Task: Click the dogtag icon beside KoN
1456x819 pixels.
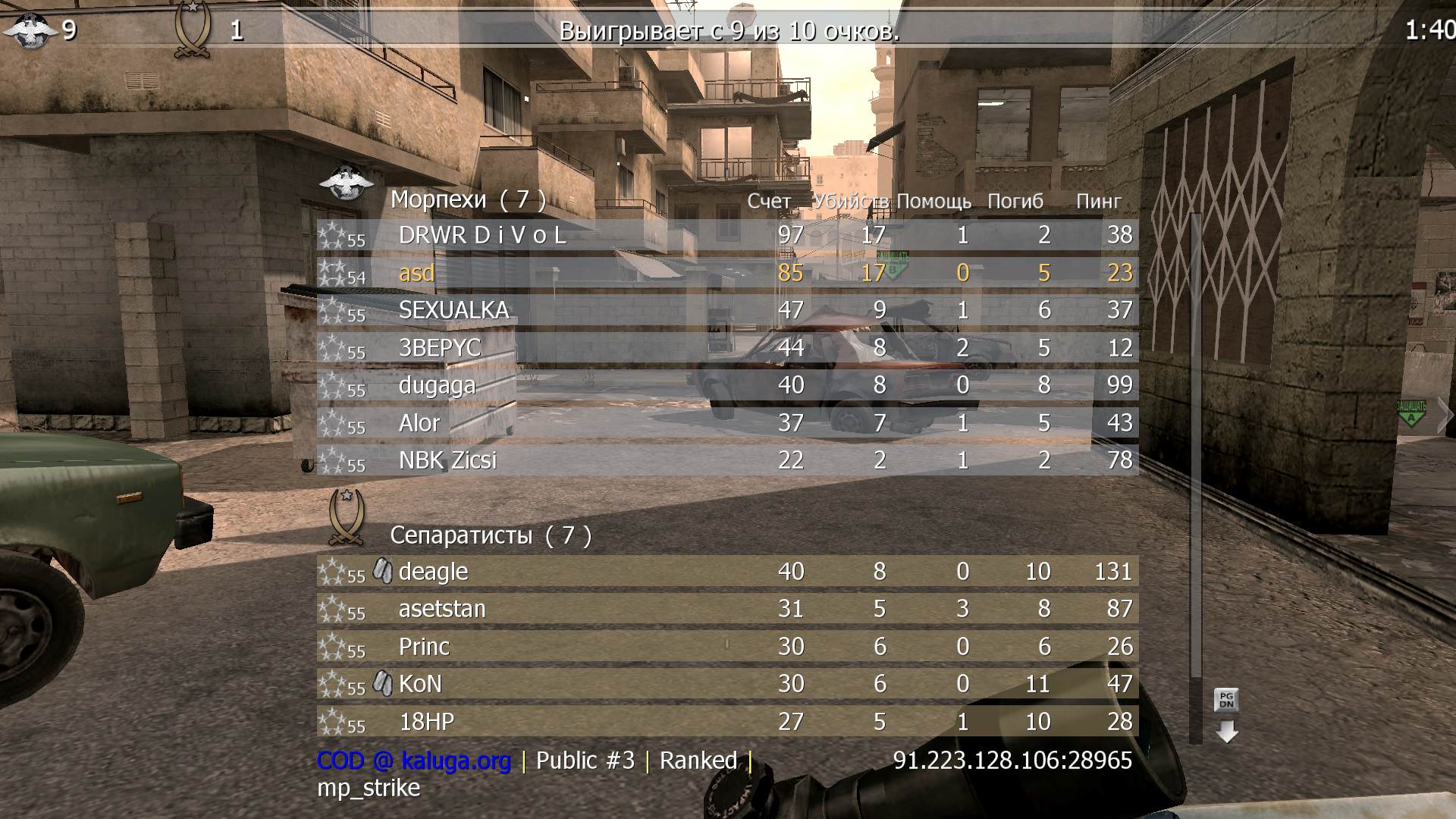Action: click(383, 682)
